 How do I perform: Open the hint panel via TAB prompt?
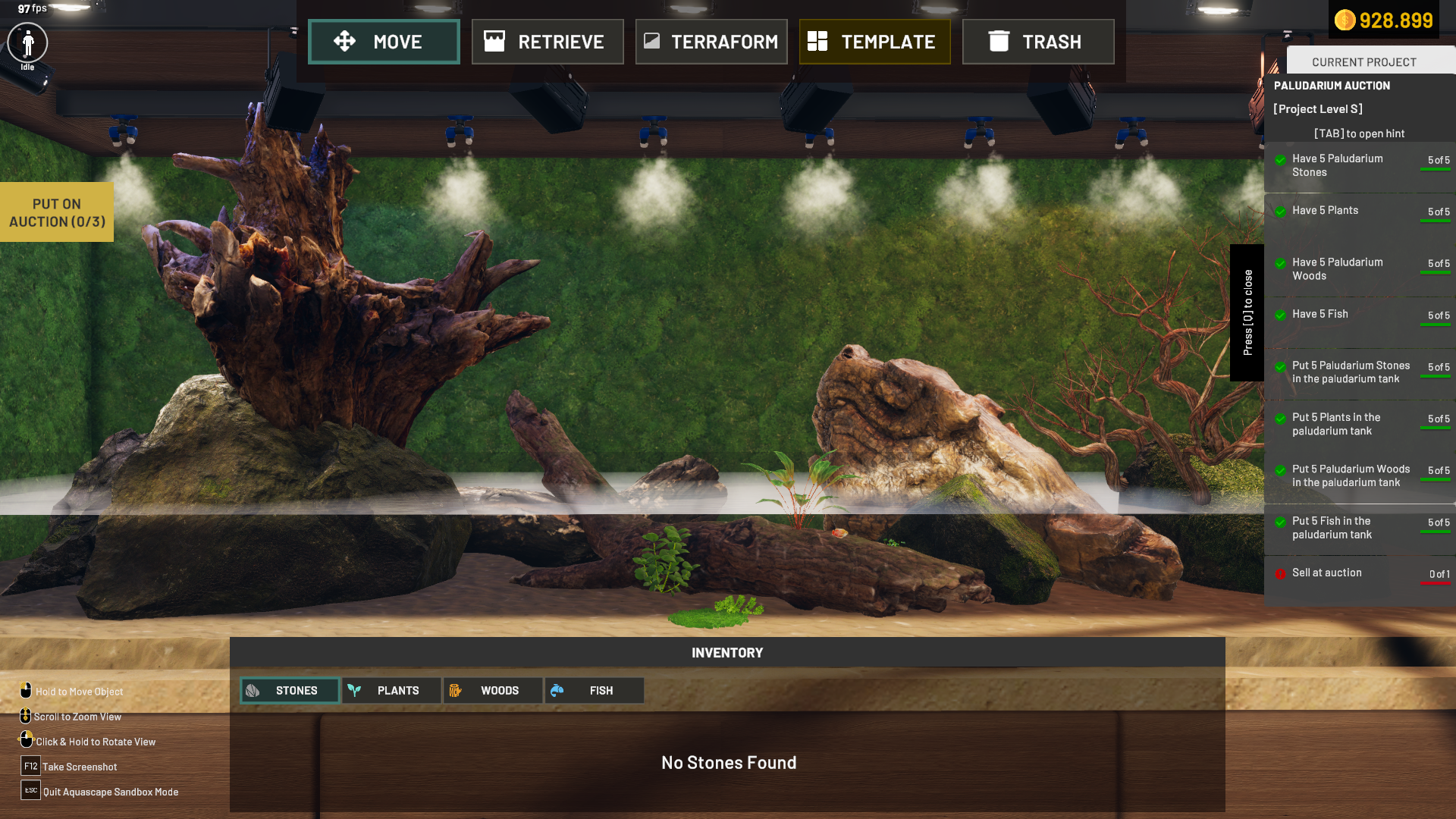coord(1360,133)
